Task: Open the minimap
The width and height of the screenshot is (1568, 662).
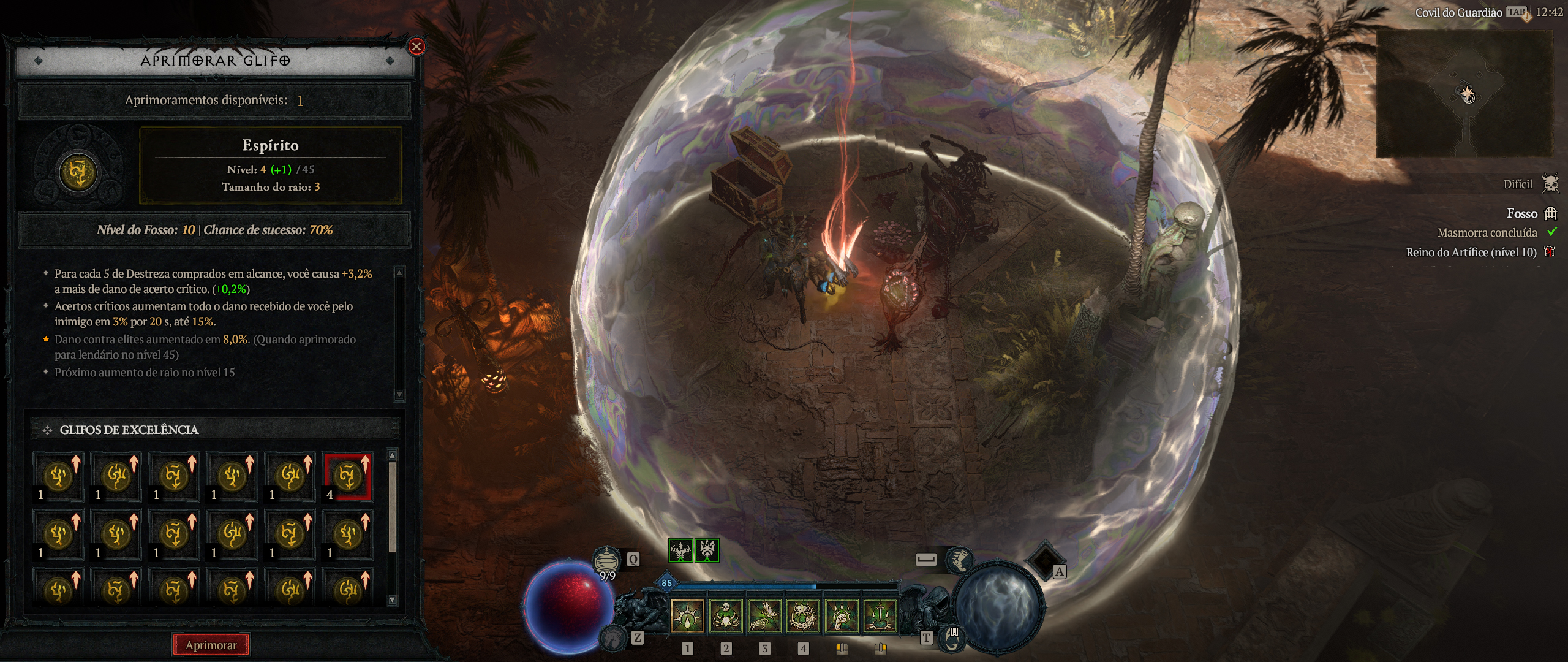Action: click(1464, 93)
